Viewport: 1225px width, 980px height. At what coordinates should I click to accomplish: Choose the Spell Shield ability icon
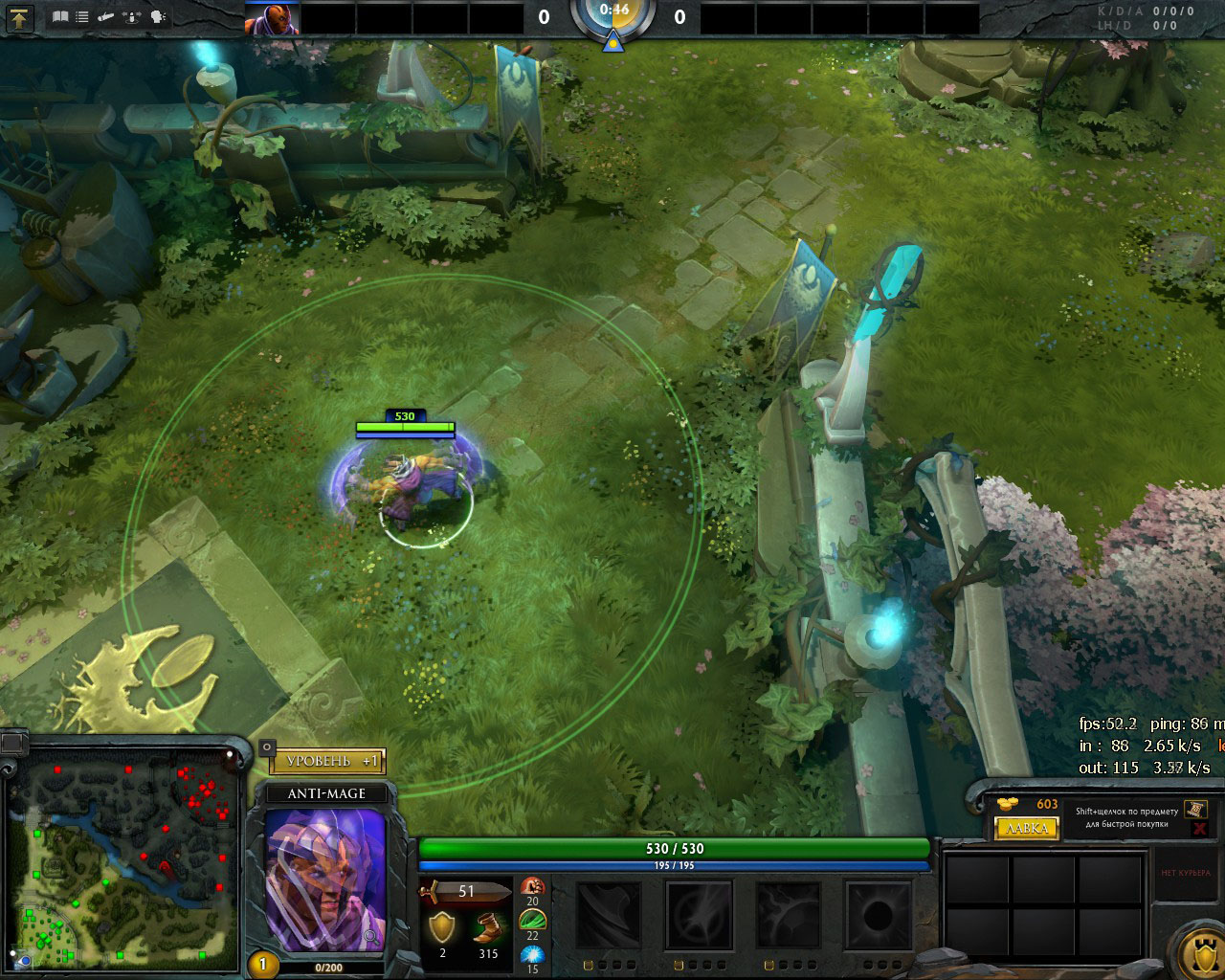pyautogui.click(x=788, y=916)
